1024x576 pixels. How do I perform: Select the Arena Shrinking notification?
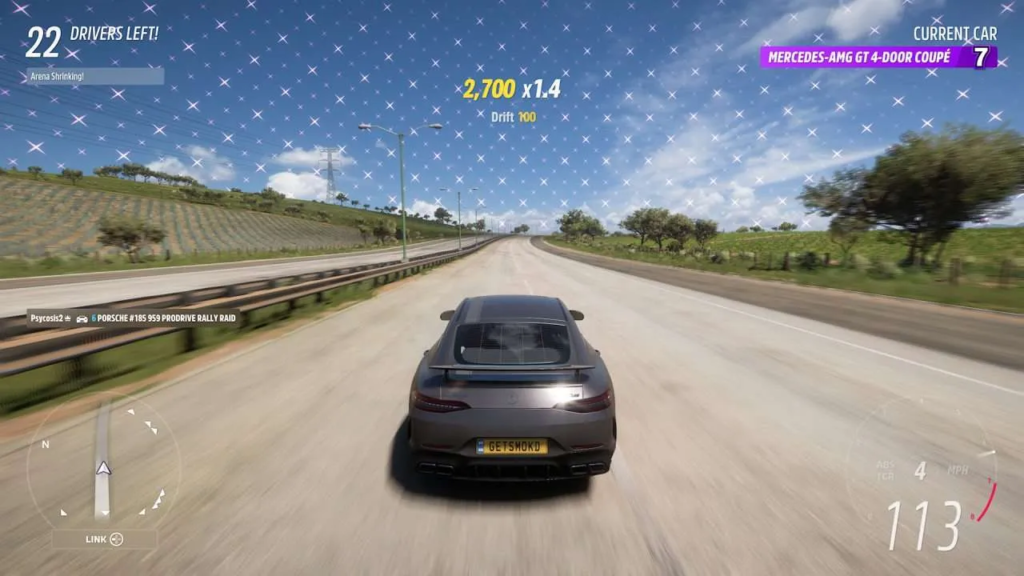pos(94,76)
